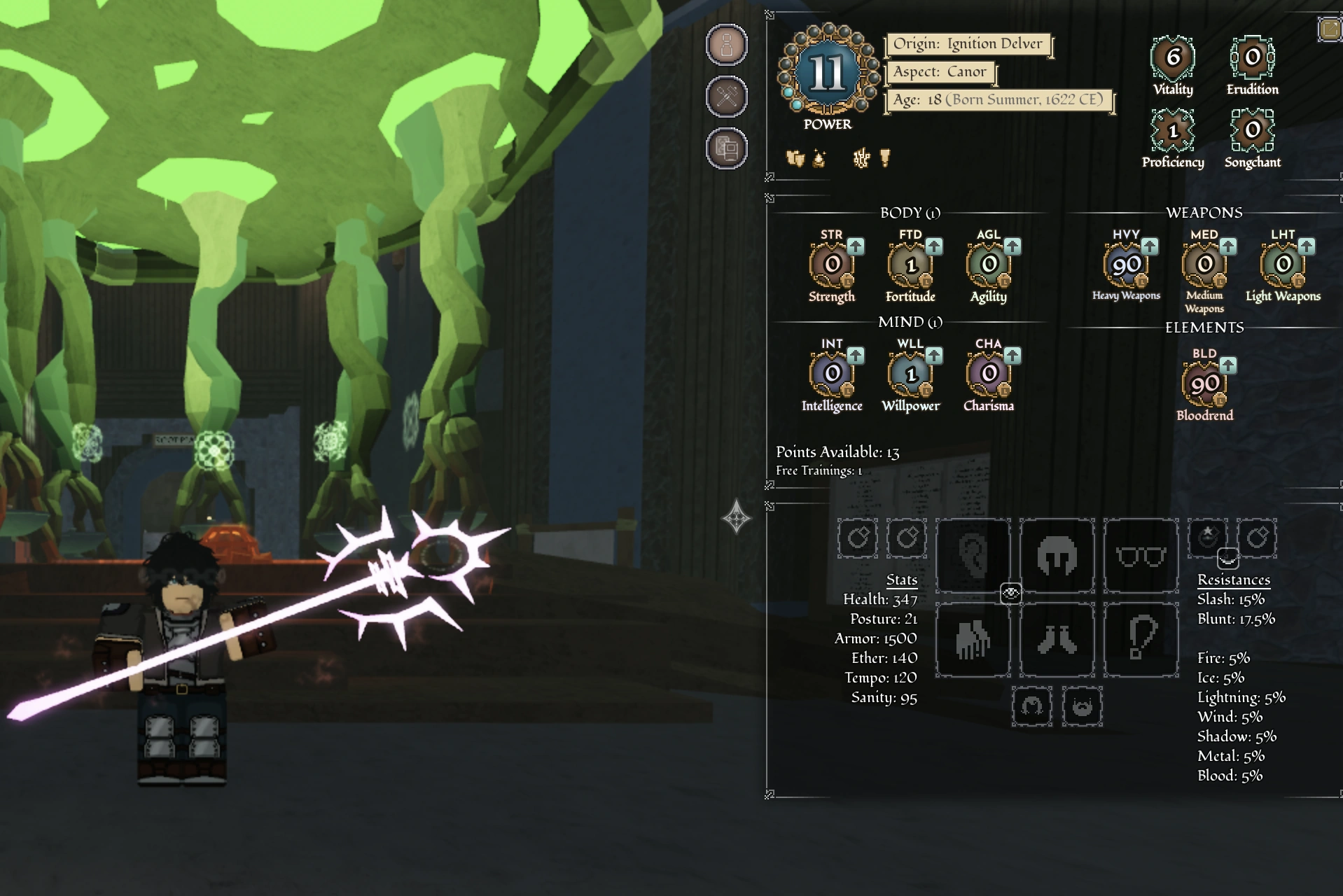Select the face mask equipment slot
This screenshot has height=896, width=1343.
pyautogui.click(x=1057, y=554)
